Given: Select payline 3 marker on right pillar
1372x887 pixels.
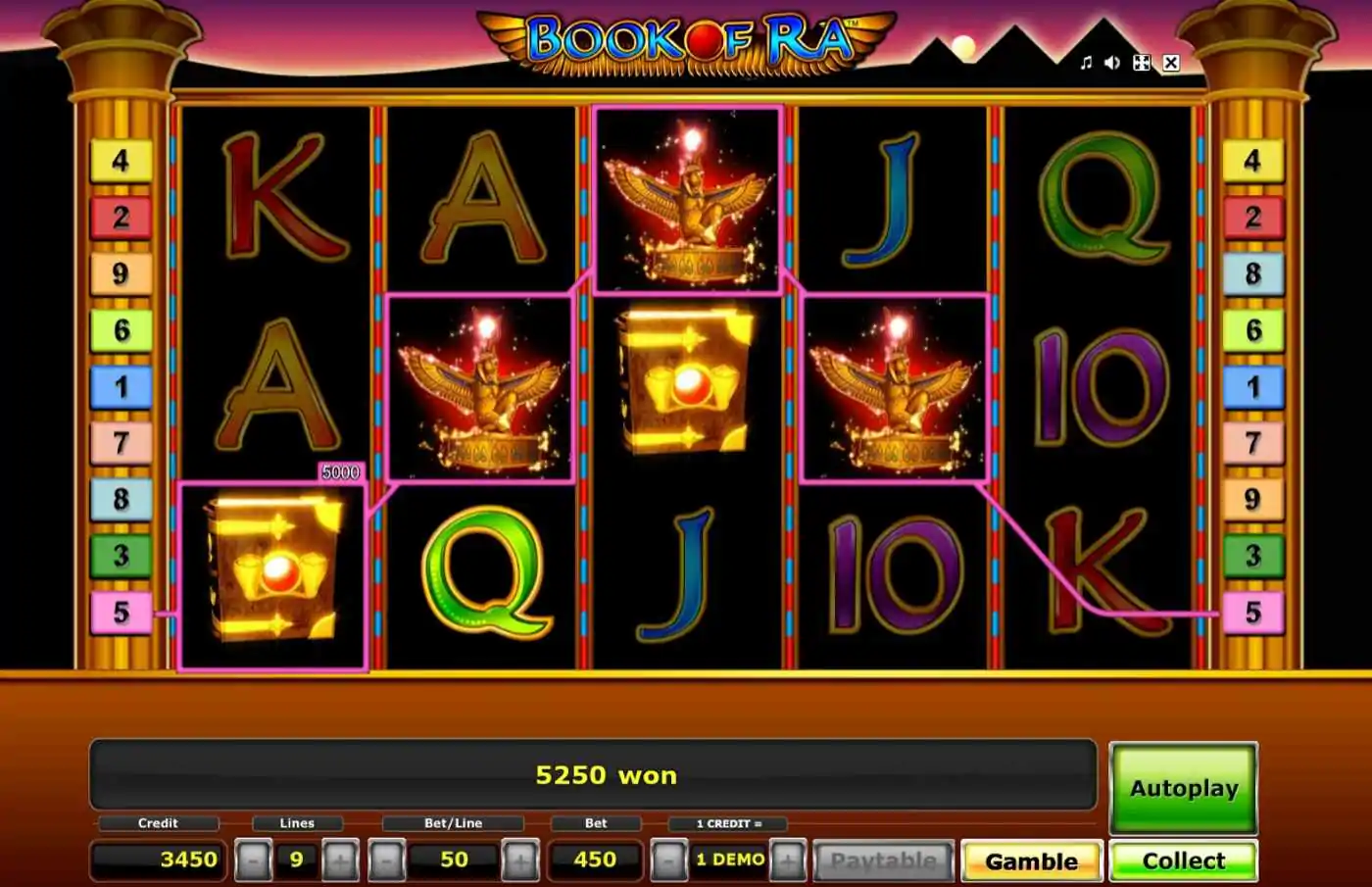Looking at the screenshot, I should [x=1252, y=556].
